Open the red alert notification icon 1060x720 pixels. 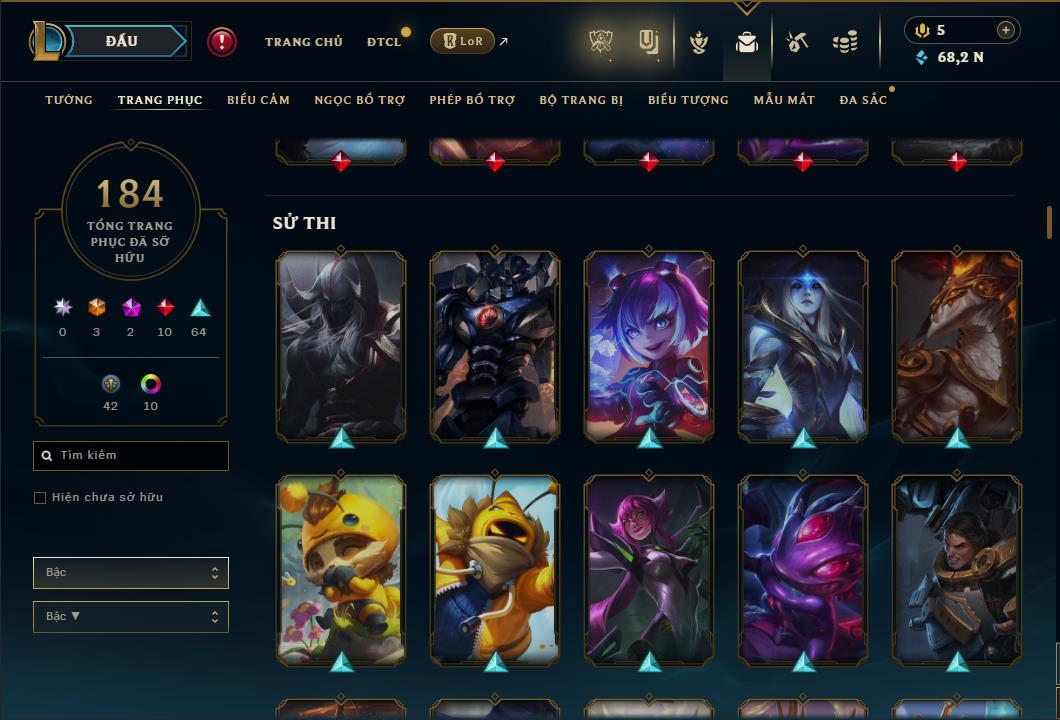(221, 41)
